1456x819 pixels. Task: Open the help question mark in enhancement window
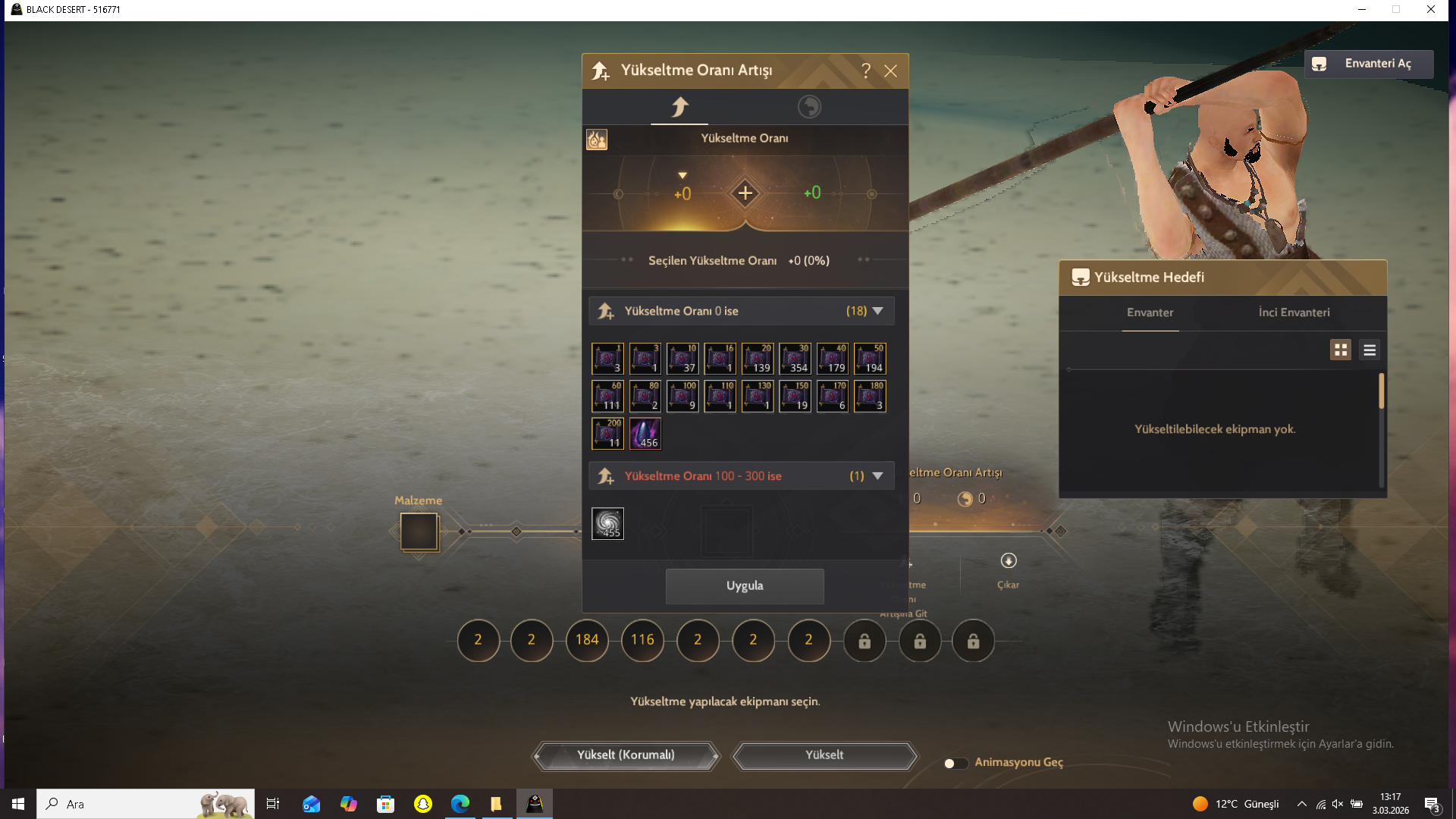pyautogui.click(x=867, y=71)
